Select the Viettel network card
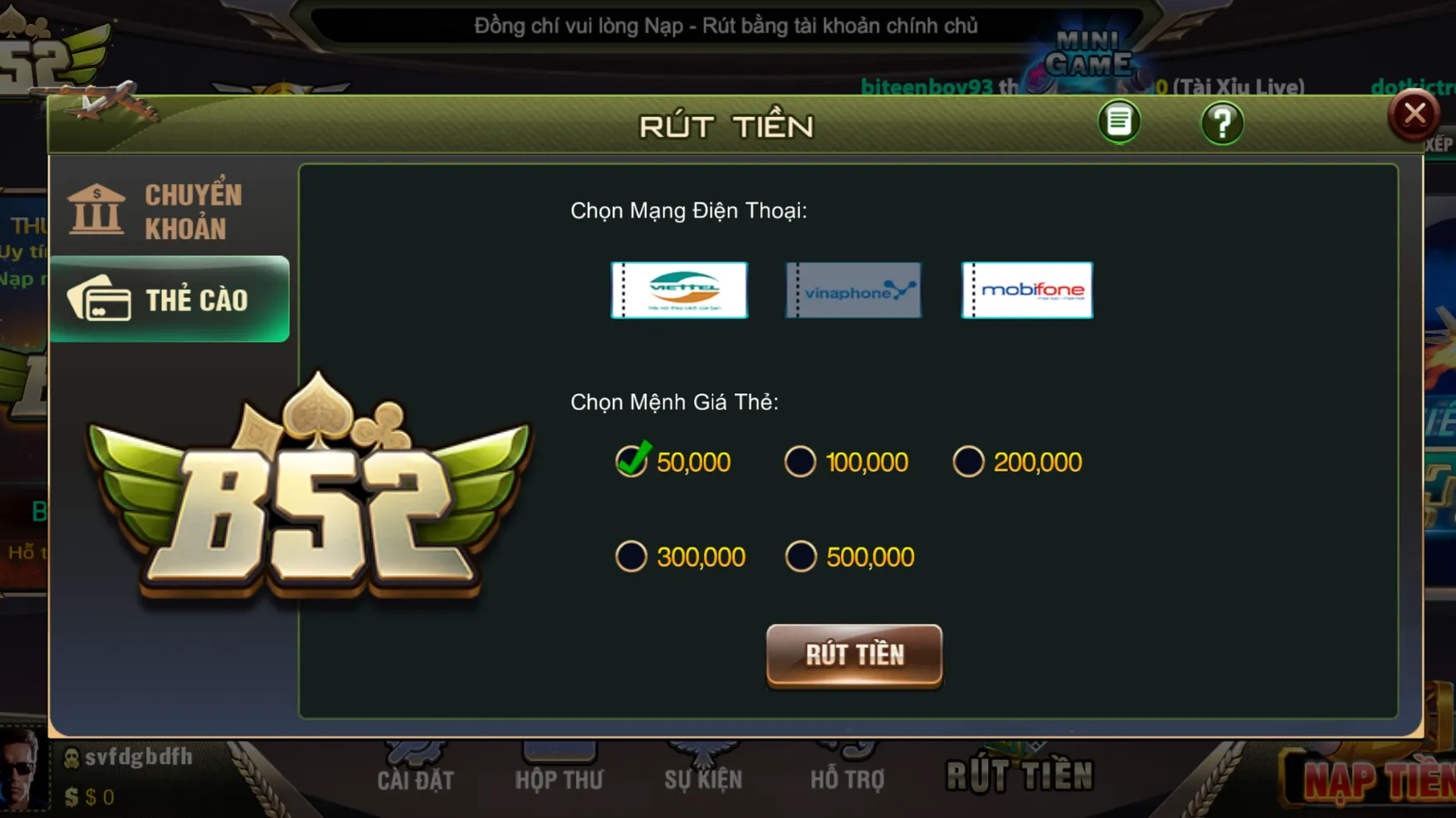The image size is (1456, 818). click(x=679, y=290)
